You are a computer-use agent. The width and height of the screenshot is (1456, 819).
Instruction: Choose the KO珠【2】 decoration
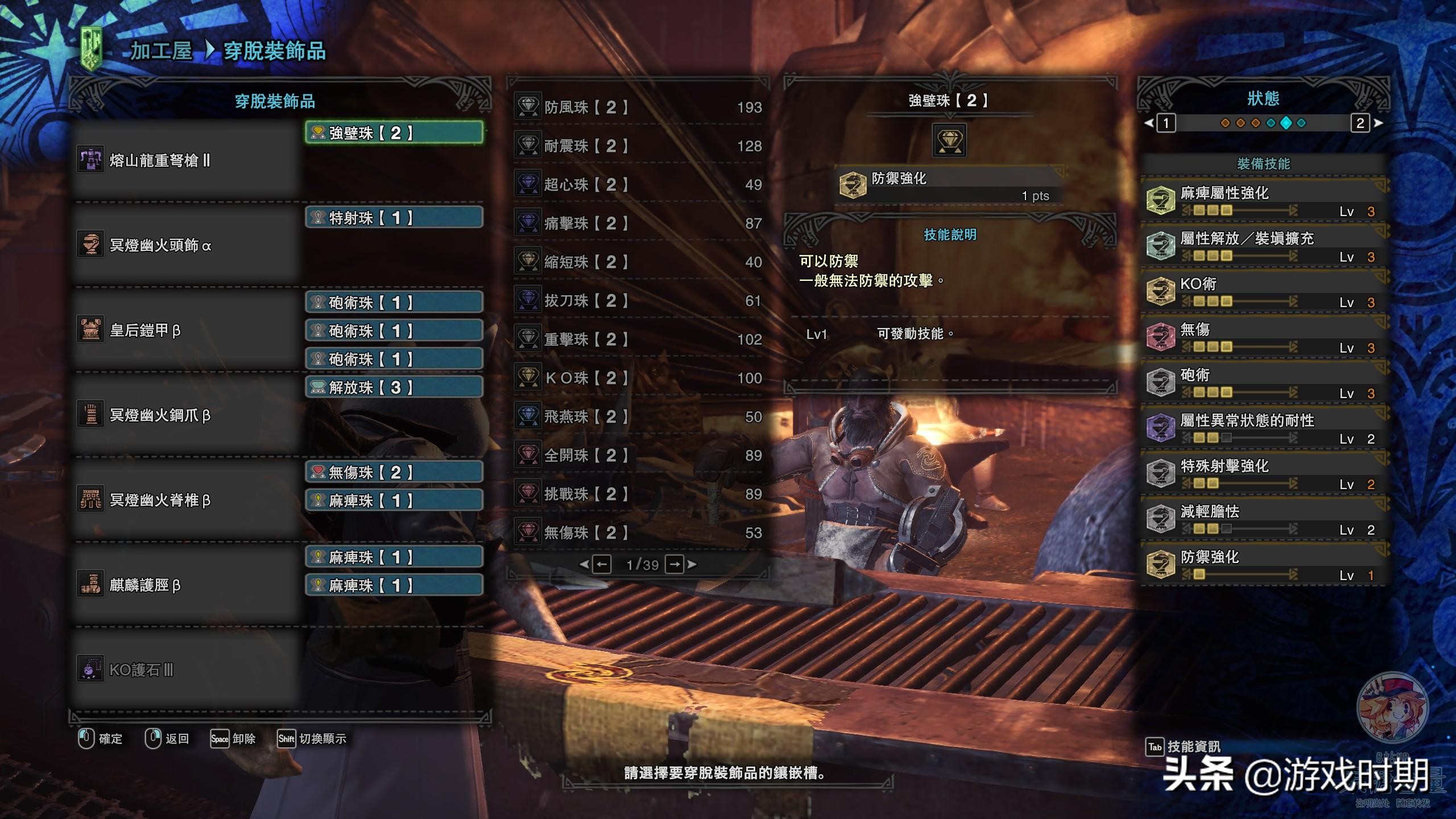[638, 378]
